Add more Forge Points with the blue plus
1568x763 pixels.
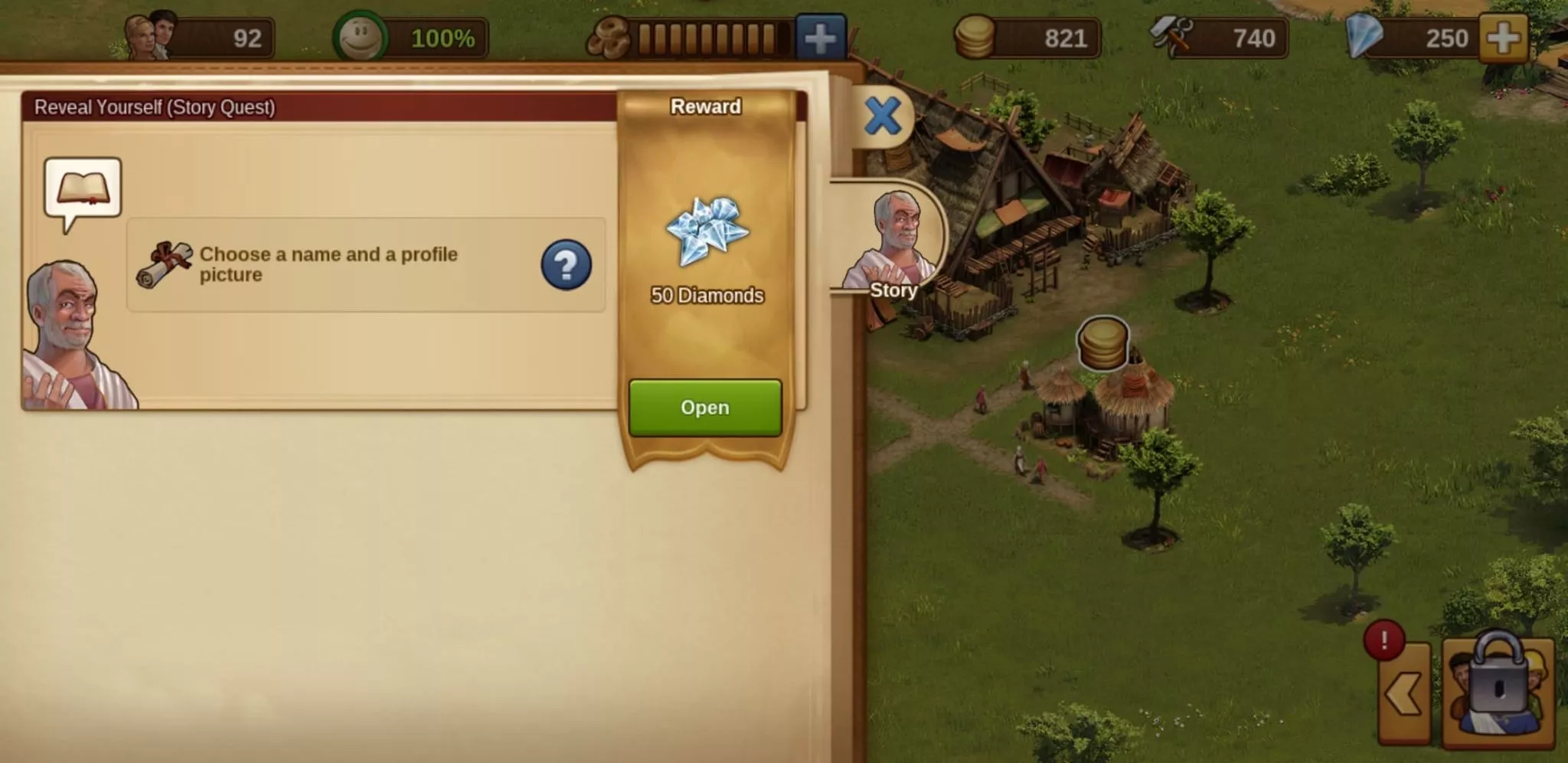820,38
